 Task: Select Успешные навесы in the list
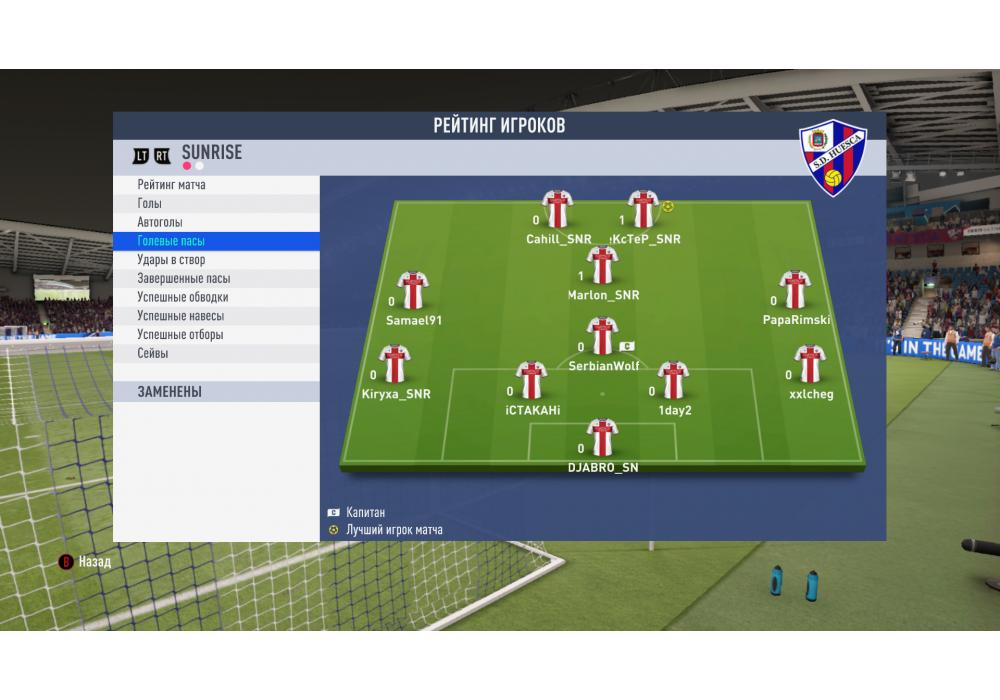(180, 316)
